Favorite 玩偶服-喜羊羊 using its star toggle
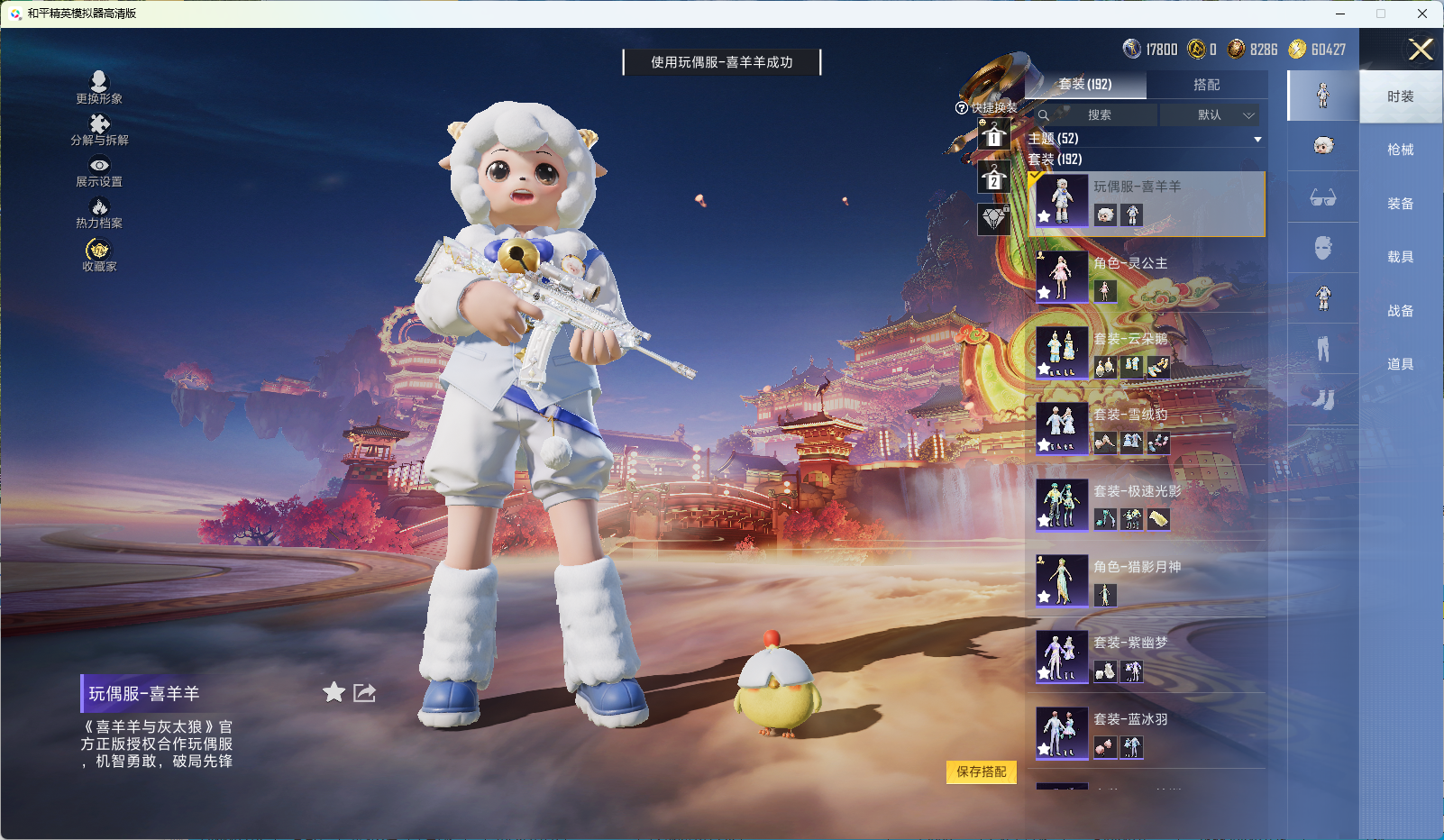1444x840 pixels. tap(334, 693)
